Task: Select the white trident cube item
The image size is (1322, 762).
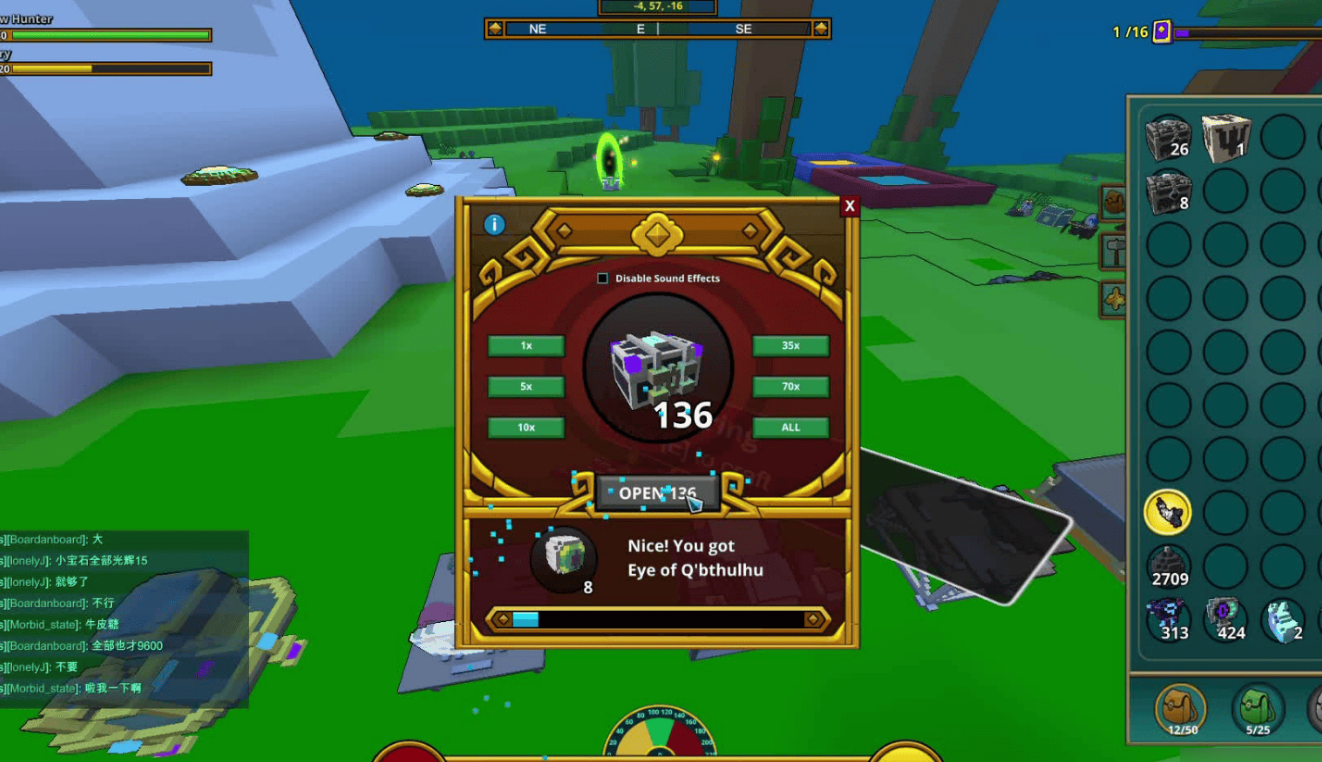Action: (x=1225, y=137)
